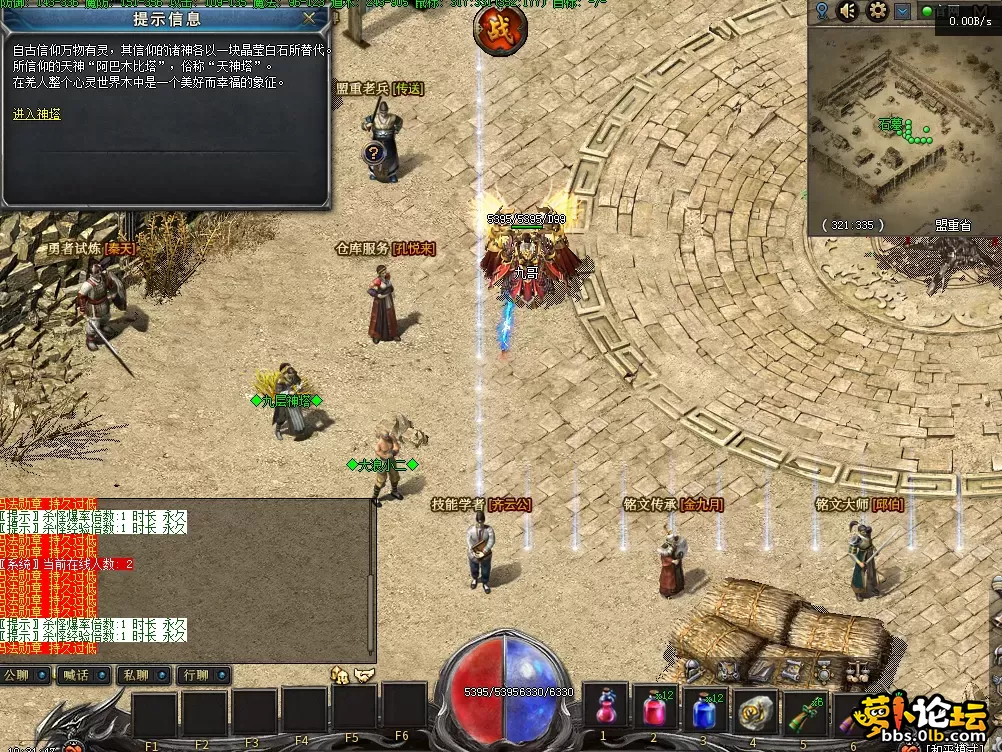Open the 公聊 public chat channel
The width and height of the screenshot is (1002, 752).
tap(25, 675)
